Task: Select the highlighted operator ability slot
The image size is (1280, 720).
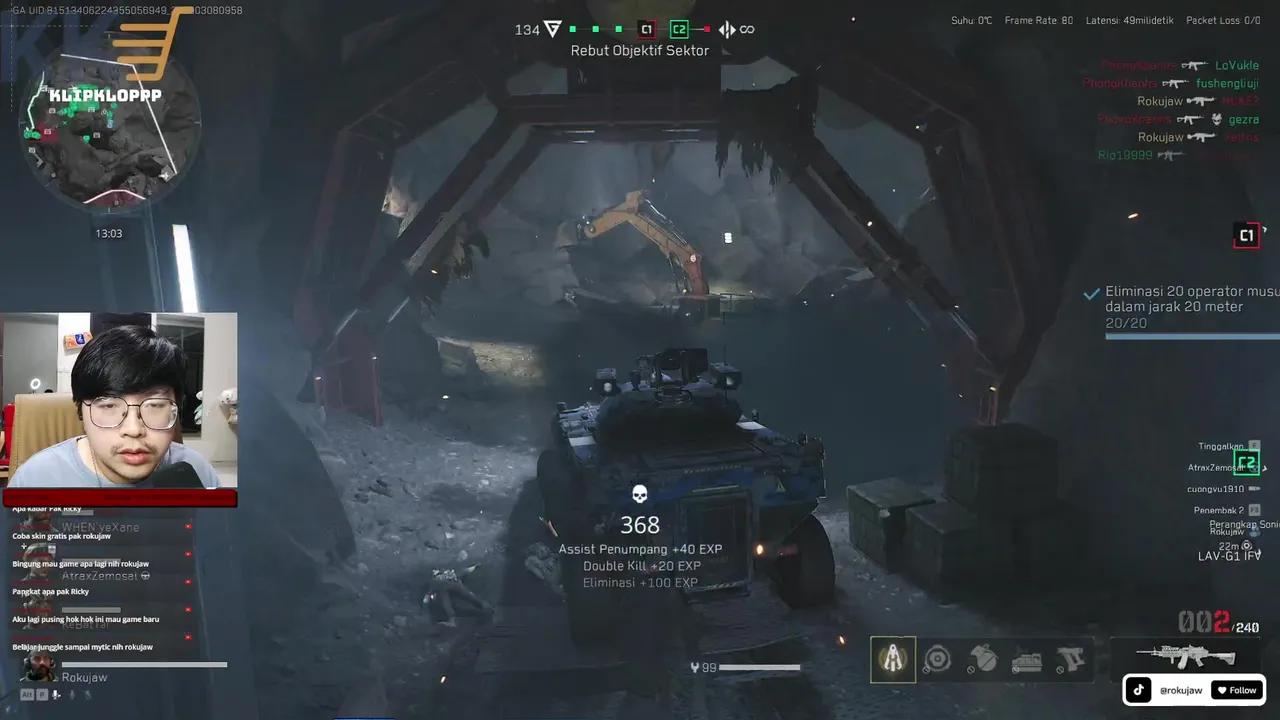Action: [x=892, y=659]
